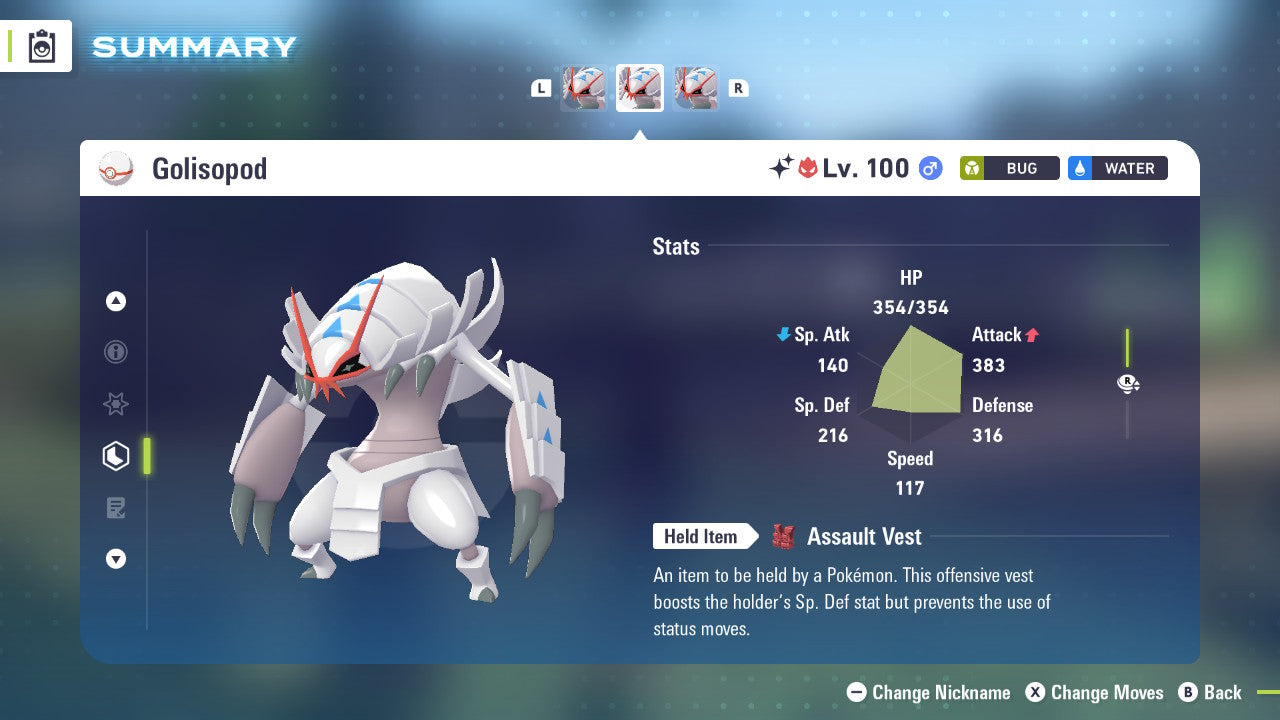
Task: Open the info page from the sidebar
Action: 116,352
